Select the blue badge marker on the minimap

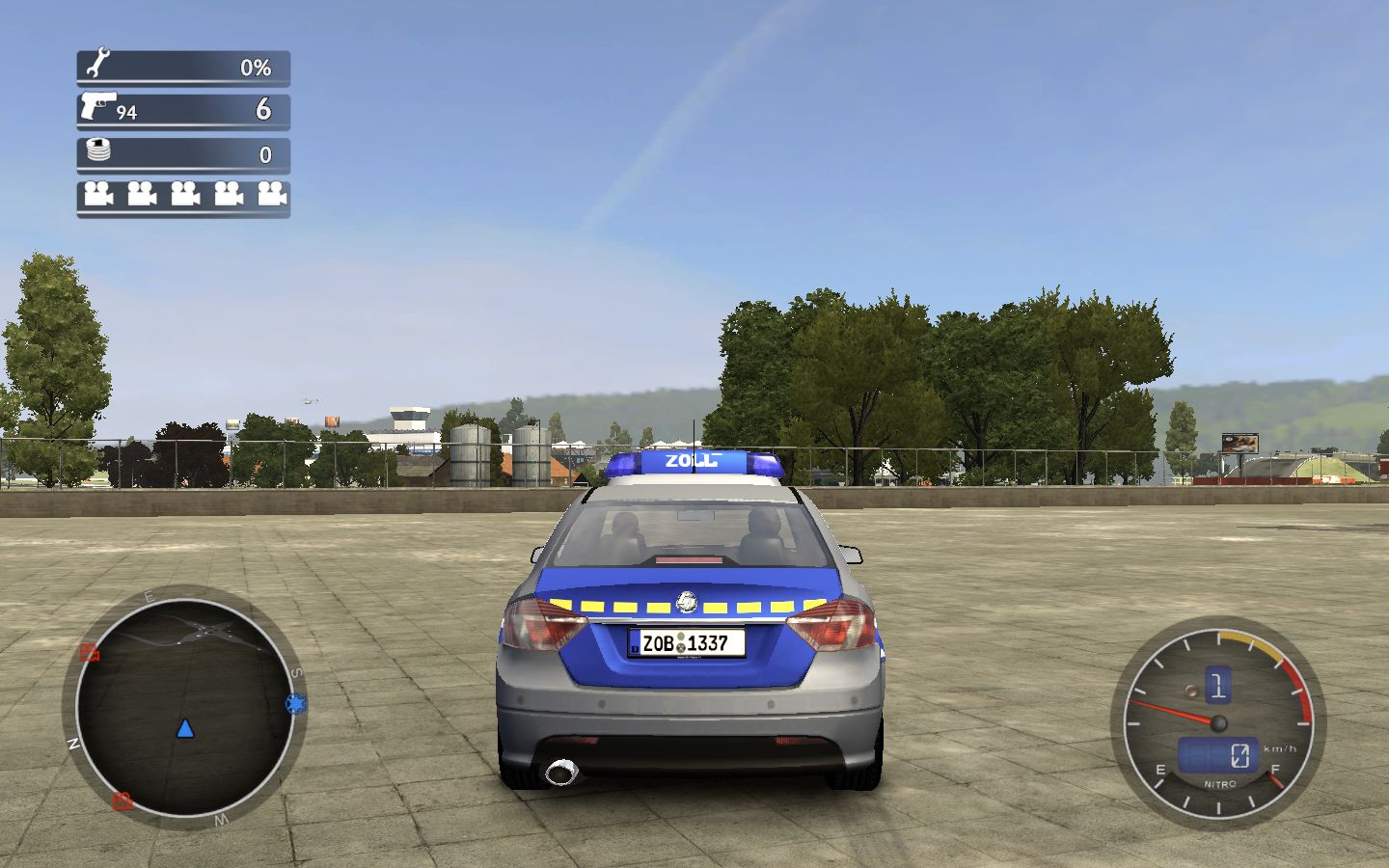coord(295,704)
